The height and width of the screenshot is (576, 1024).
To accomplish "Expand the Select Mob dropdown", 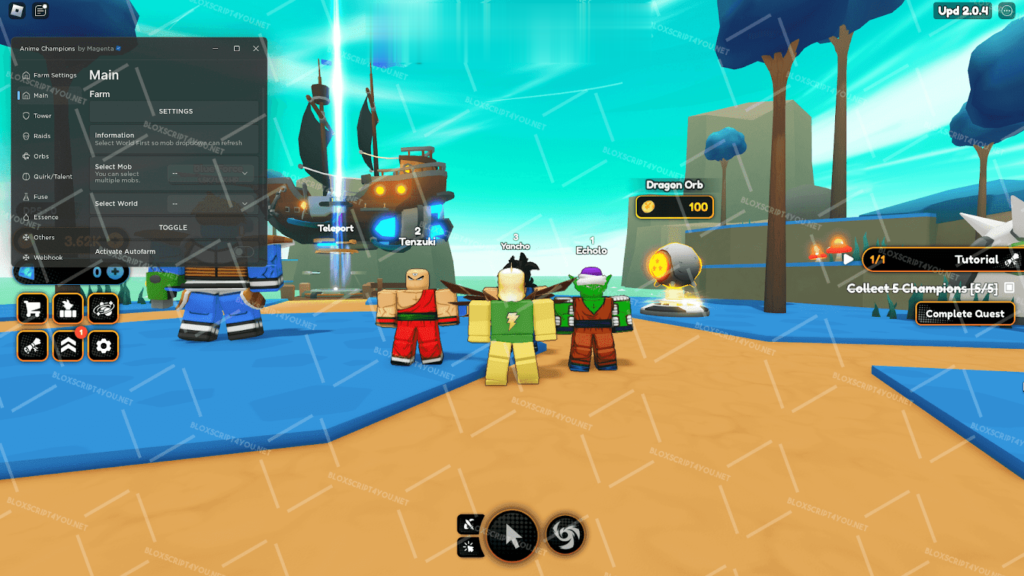I will click(210, 173).
